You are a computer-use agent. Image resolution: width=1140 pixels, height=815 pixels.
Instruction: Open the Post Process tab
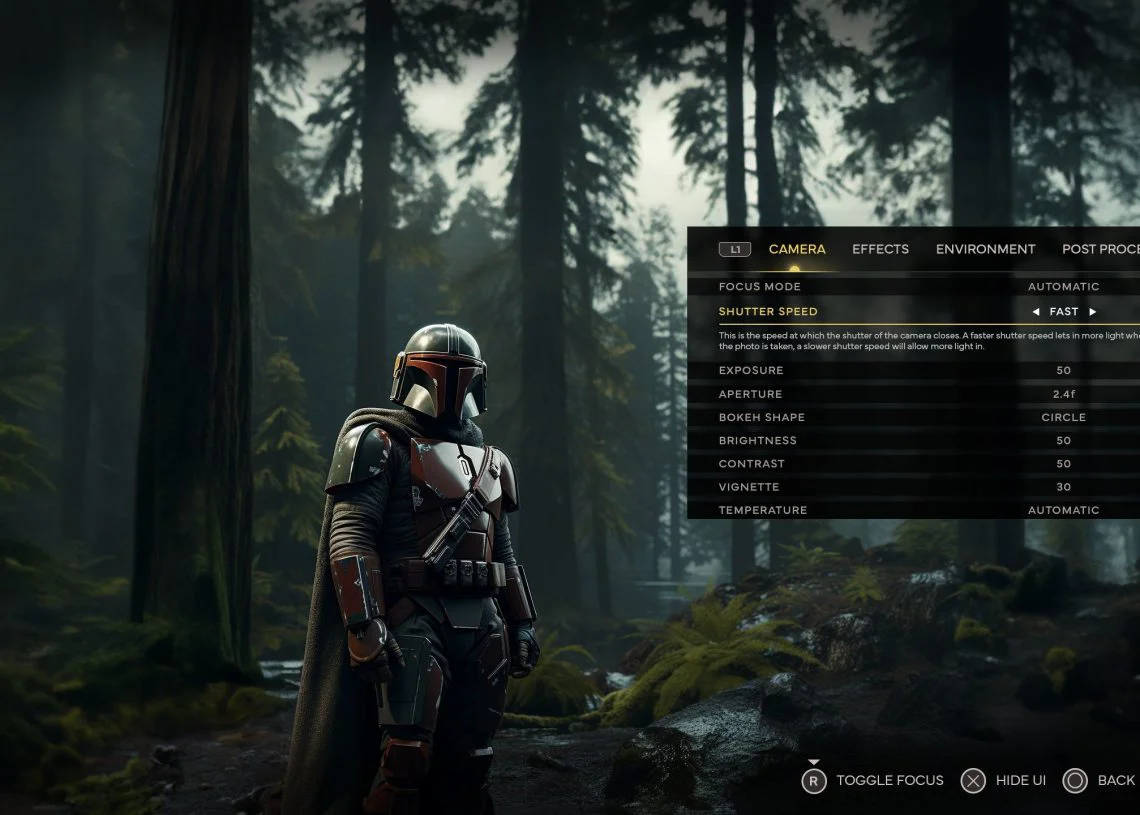1099,249
